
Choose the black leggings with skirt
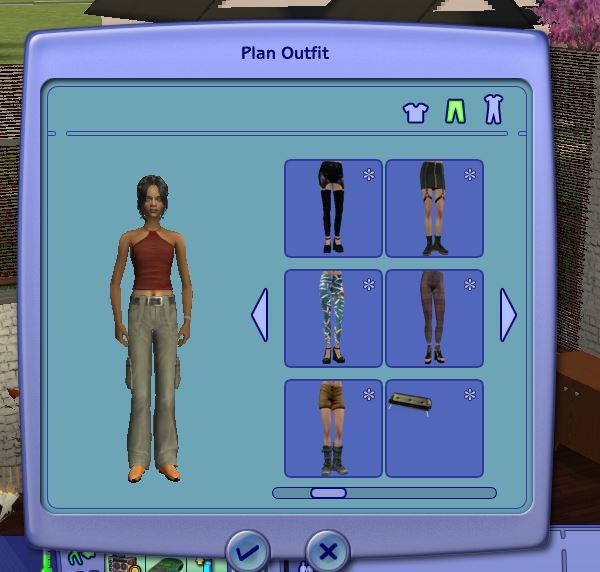(x=333, y=208)
